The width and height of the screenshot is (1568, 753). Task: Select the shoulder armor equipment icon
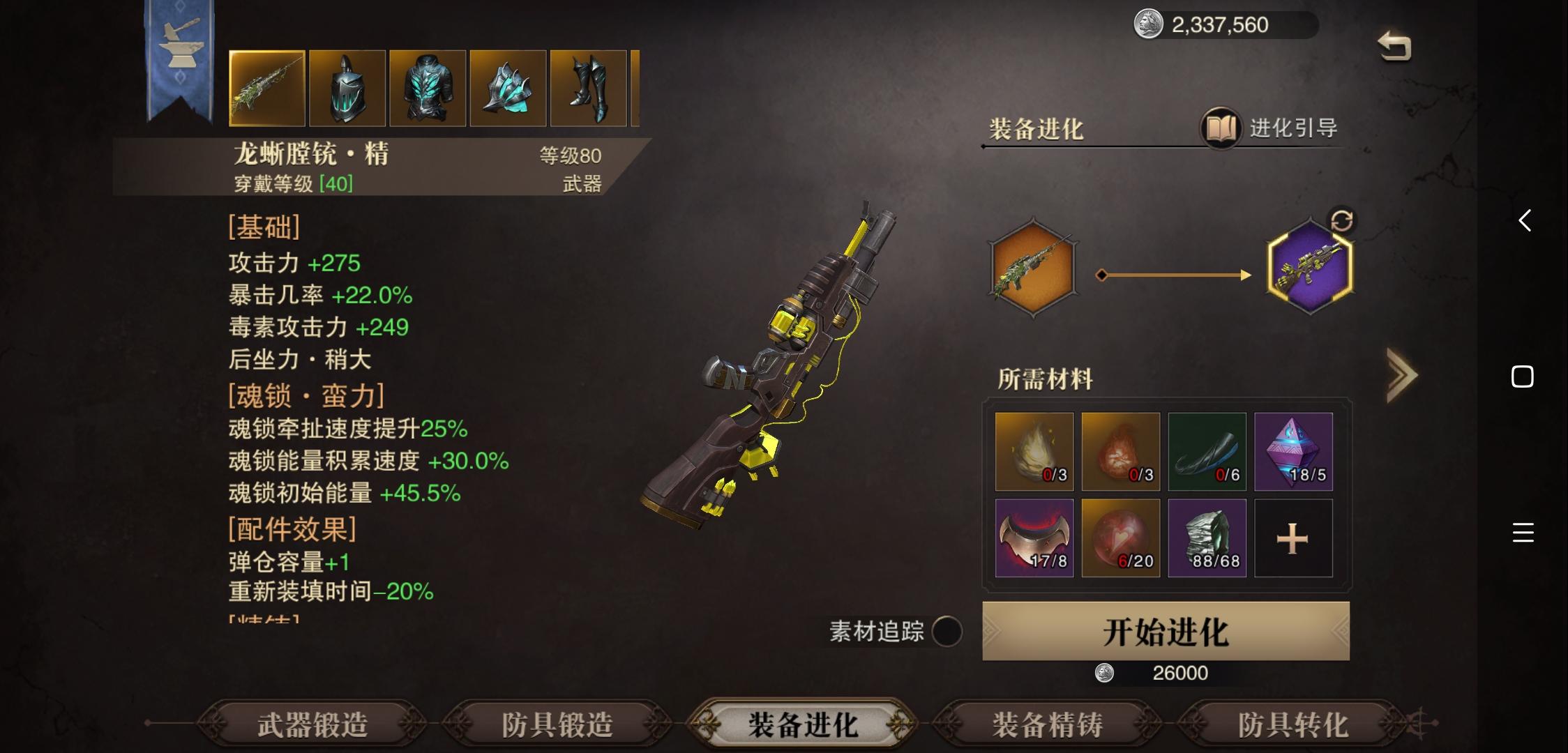click(x=508, y=86)
